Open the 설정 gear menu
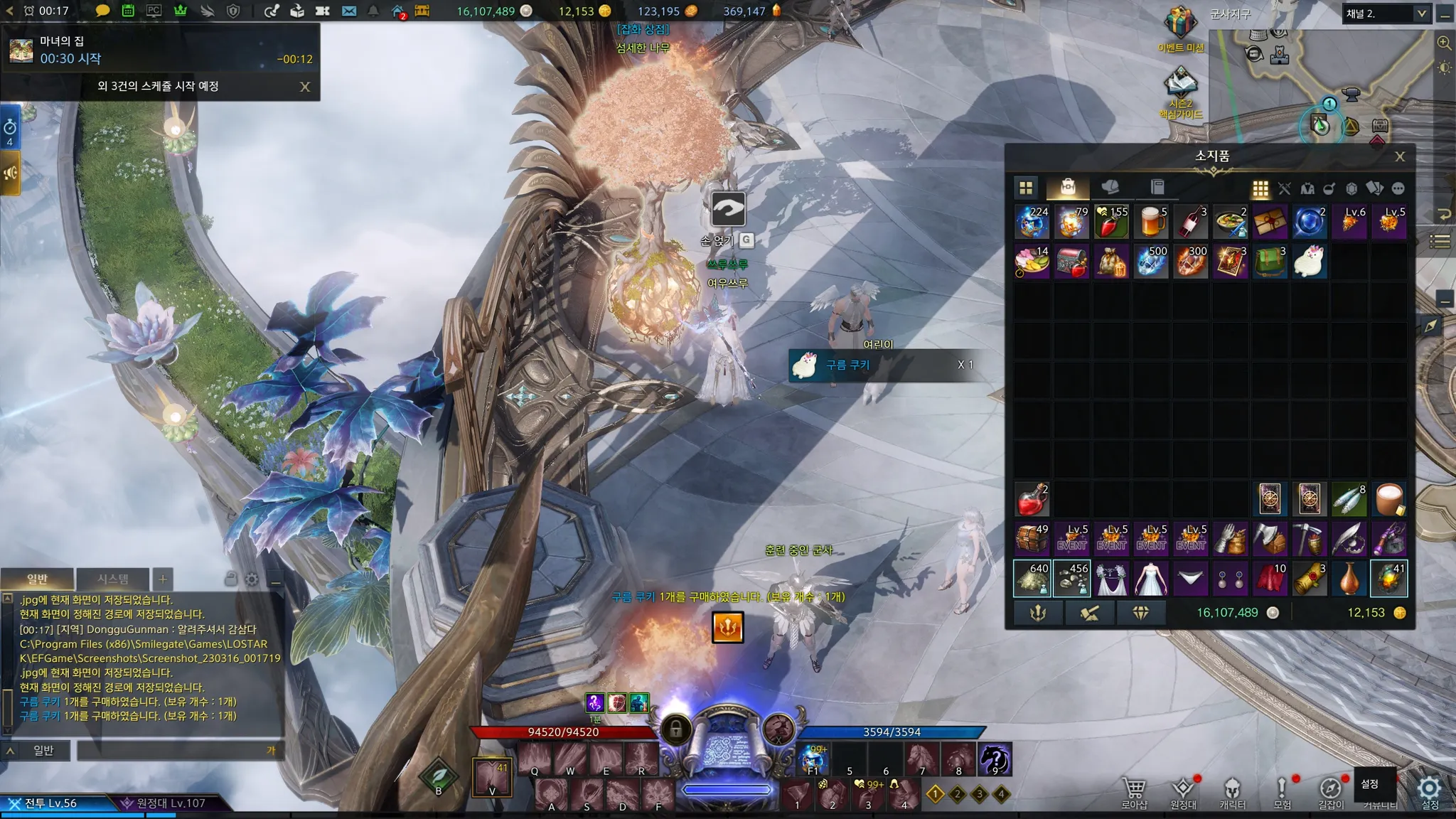 tap(1429, 791)
